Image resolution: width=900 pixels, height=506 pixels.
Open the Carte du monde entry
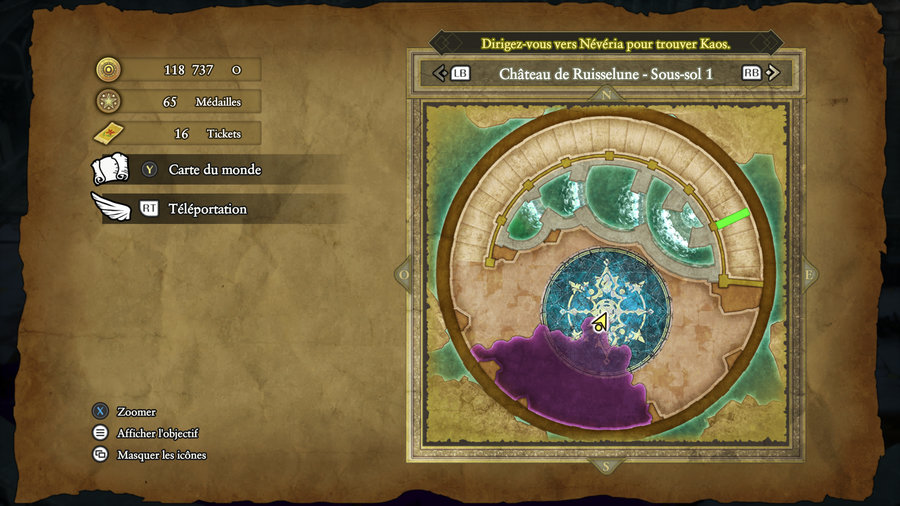click(x=214, y=170)
